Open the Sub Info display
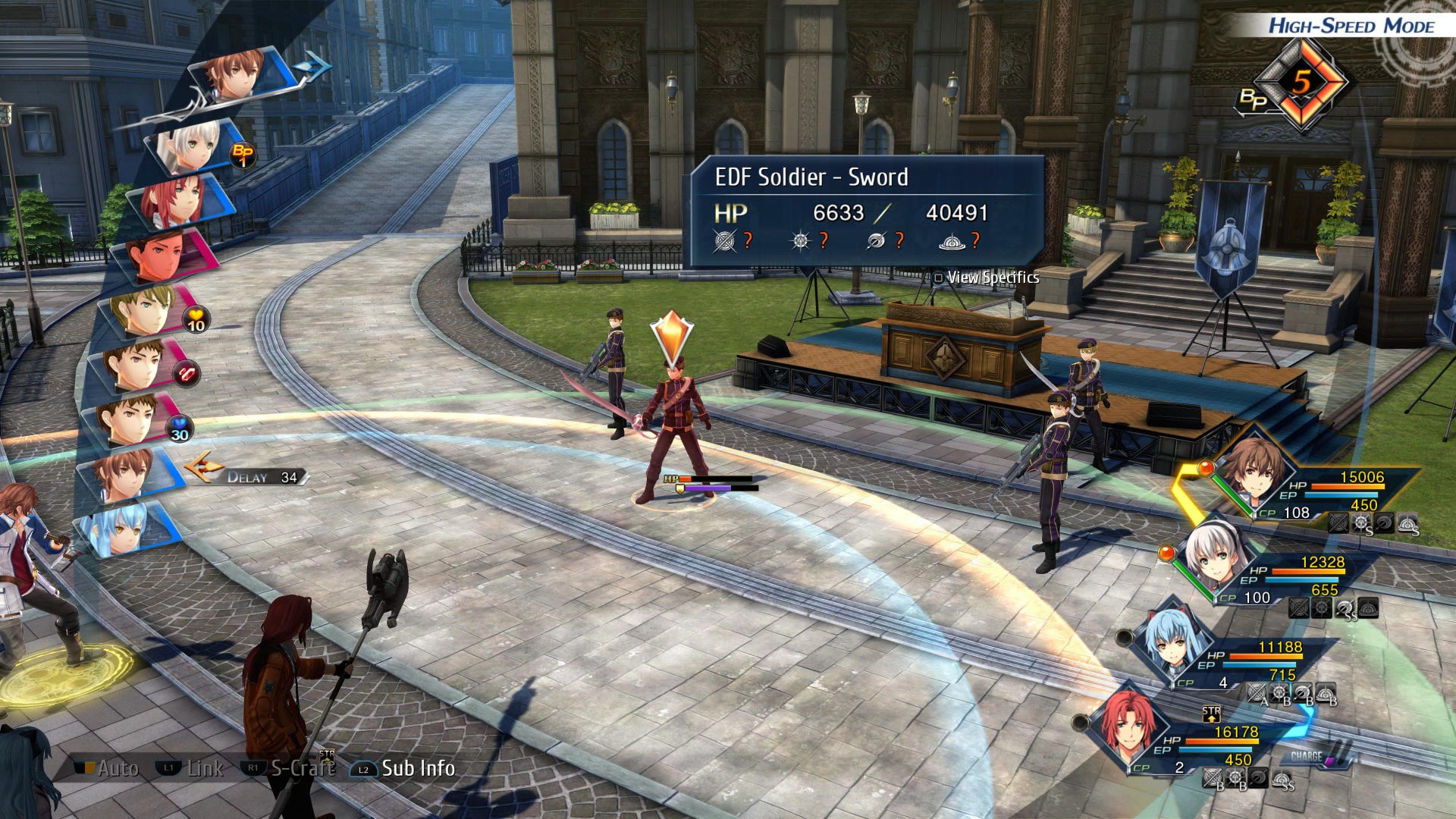 [x=403, y=769]
